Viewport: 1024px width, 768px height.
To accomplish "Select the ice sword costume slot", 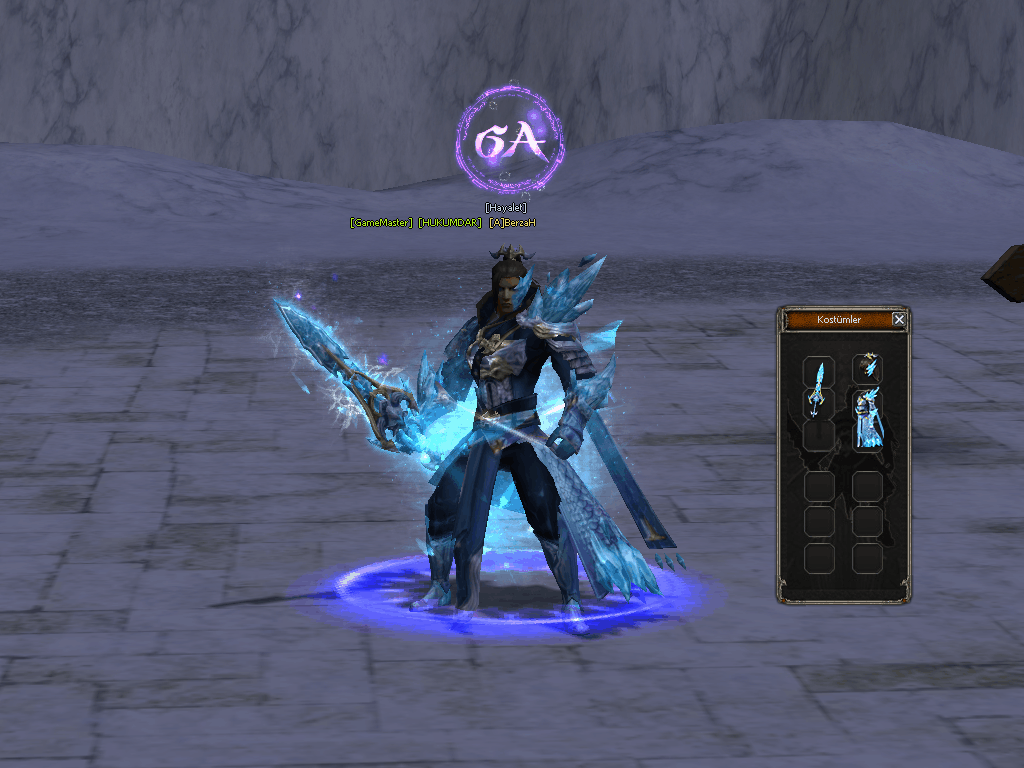I will pyautogui.click(x=819, y=386).
